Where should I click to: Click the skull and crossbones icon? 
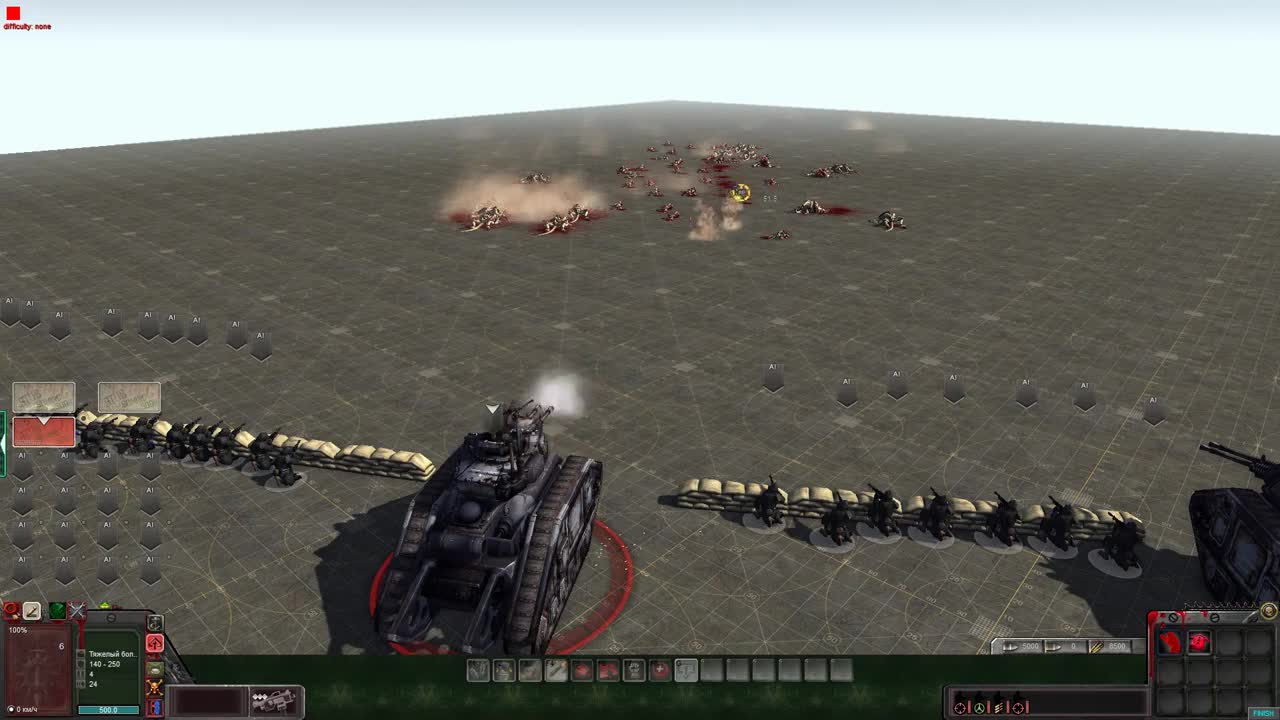(x=155, y=688)
